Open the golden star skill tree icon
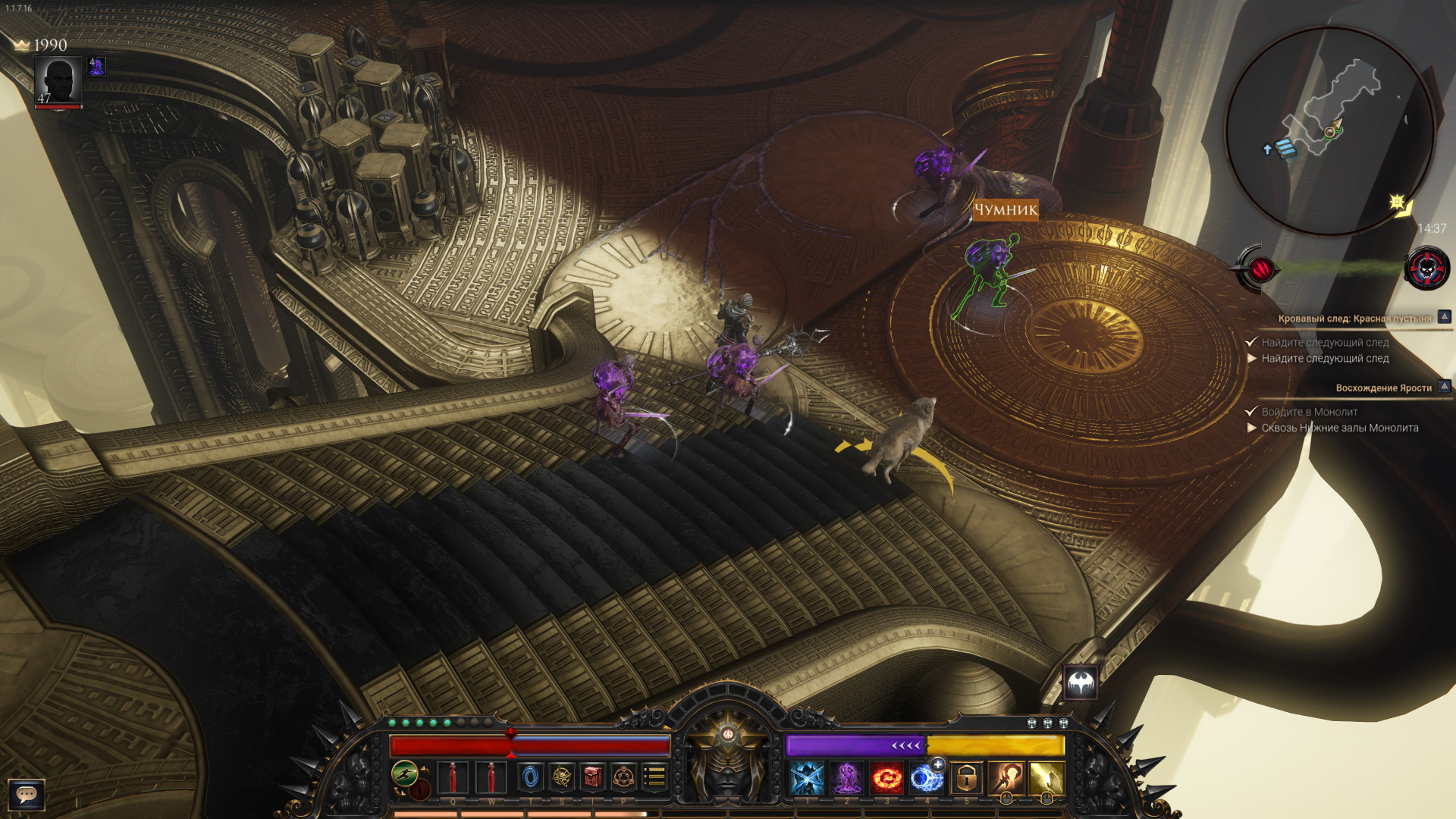 coord(562,777)
